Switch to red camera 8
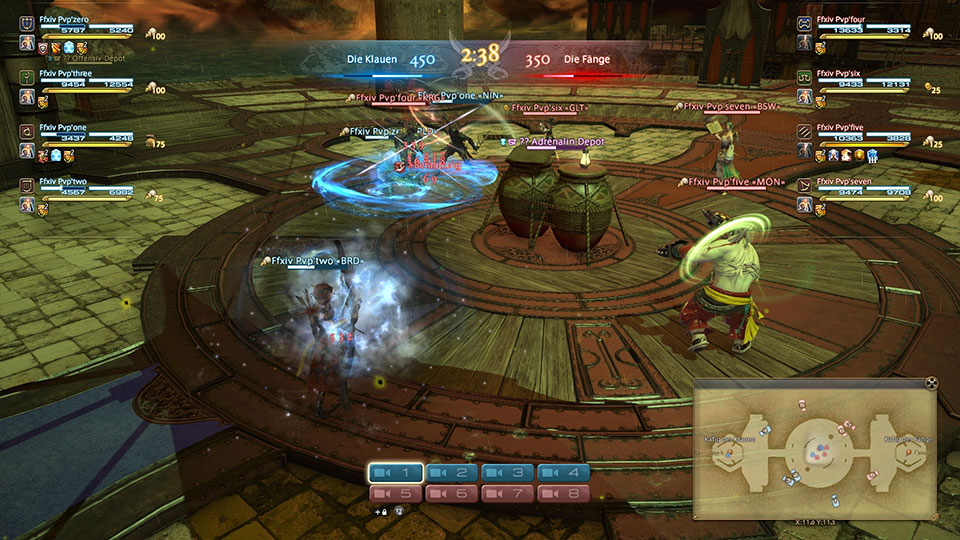Screen dimensions: 960x540 pos(563,493)
